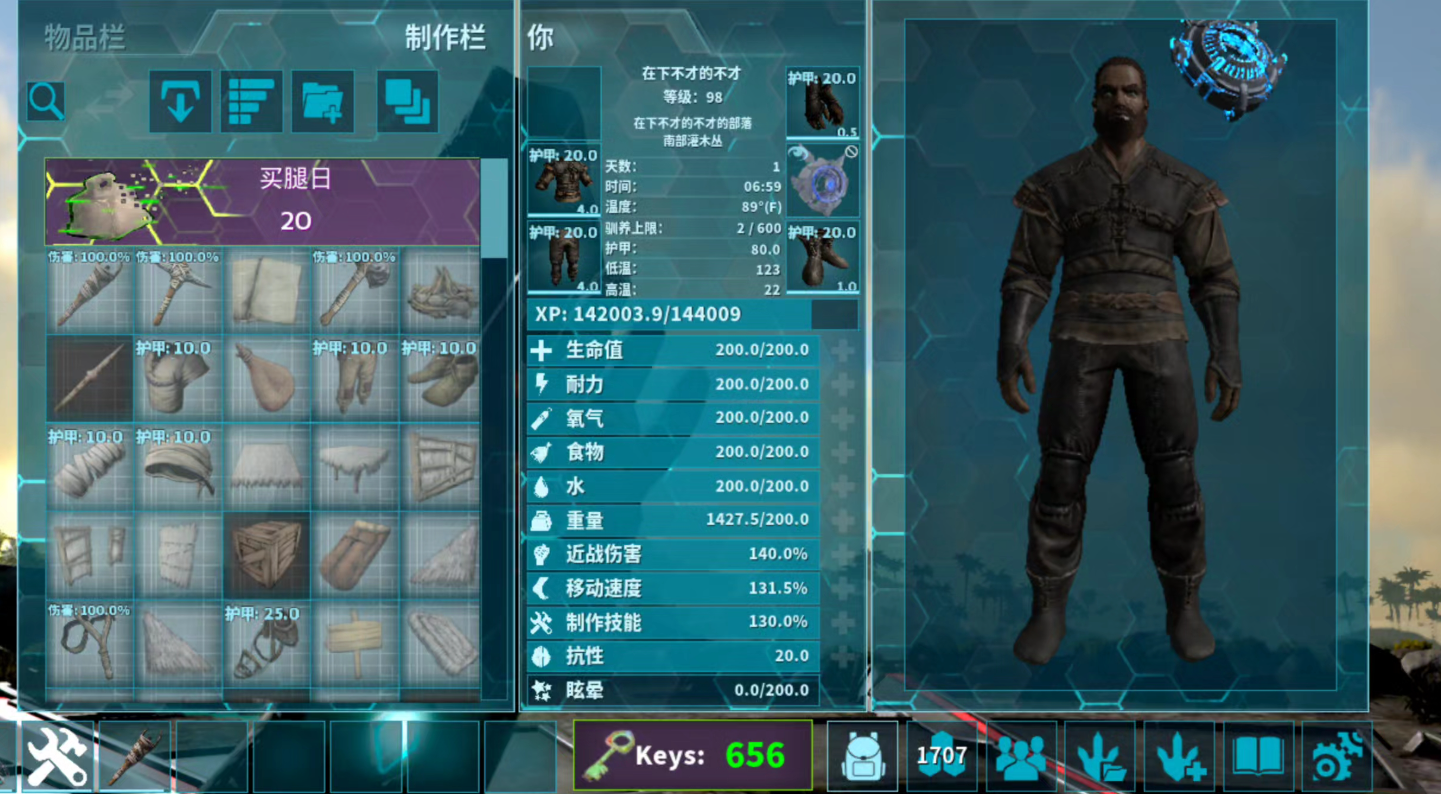The width and height of the screenshot is (1441, 794).
Task: Select the equipped leather shirt slot
Action: pos(564,180)
